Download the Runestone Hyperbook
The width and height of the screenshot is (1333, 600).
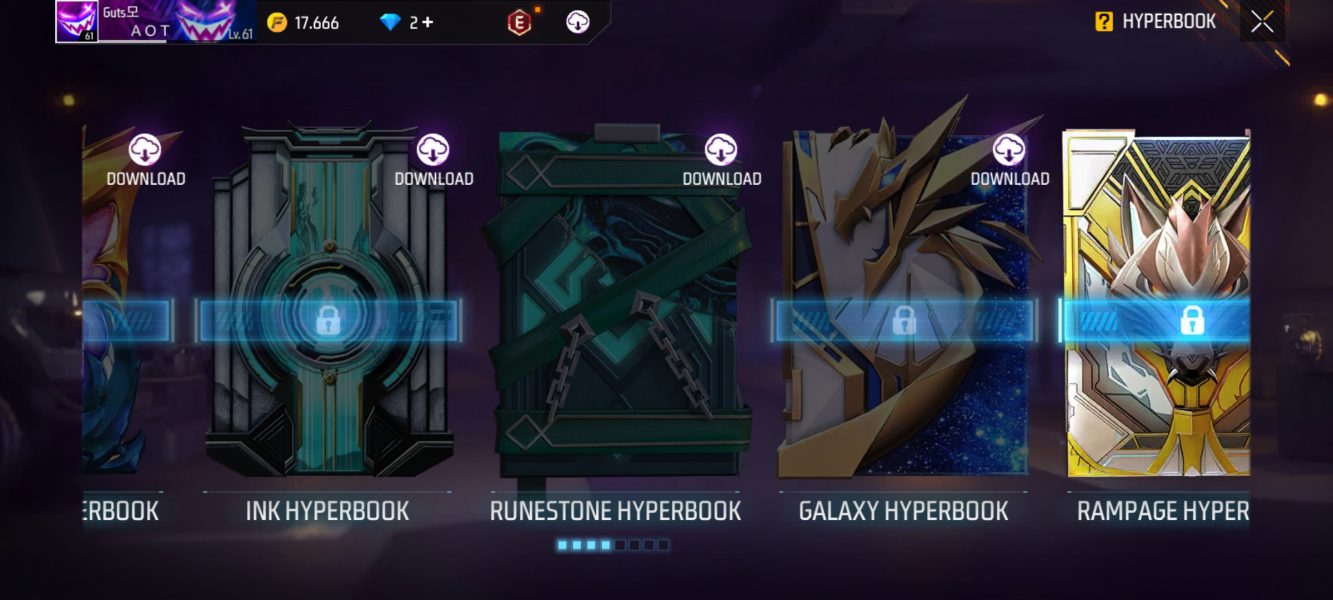click(x=721, y=160)
